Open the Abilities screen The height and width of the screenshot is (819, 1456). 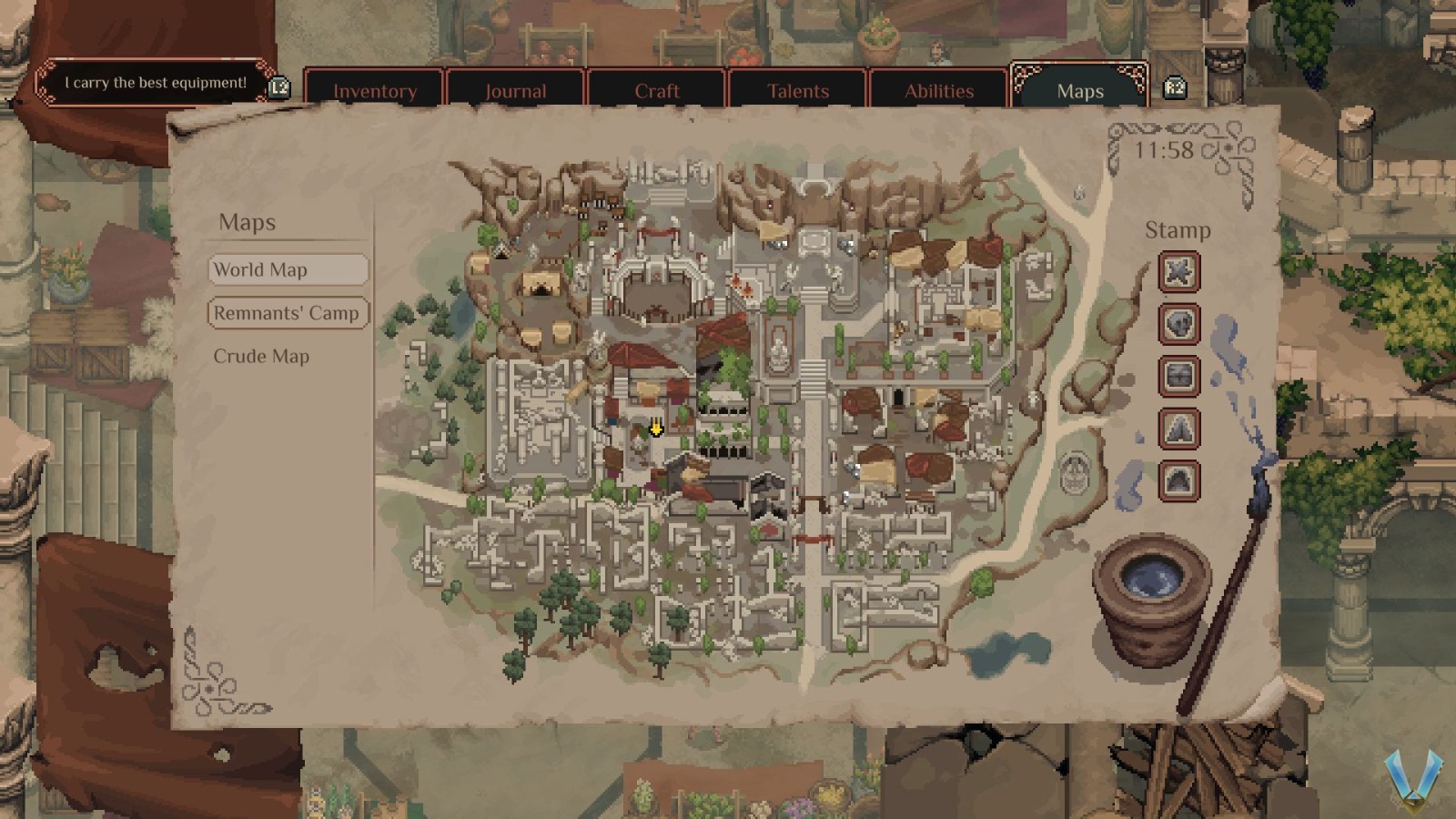click(x=939, y=91)
